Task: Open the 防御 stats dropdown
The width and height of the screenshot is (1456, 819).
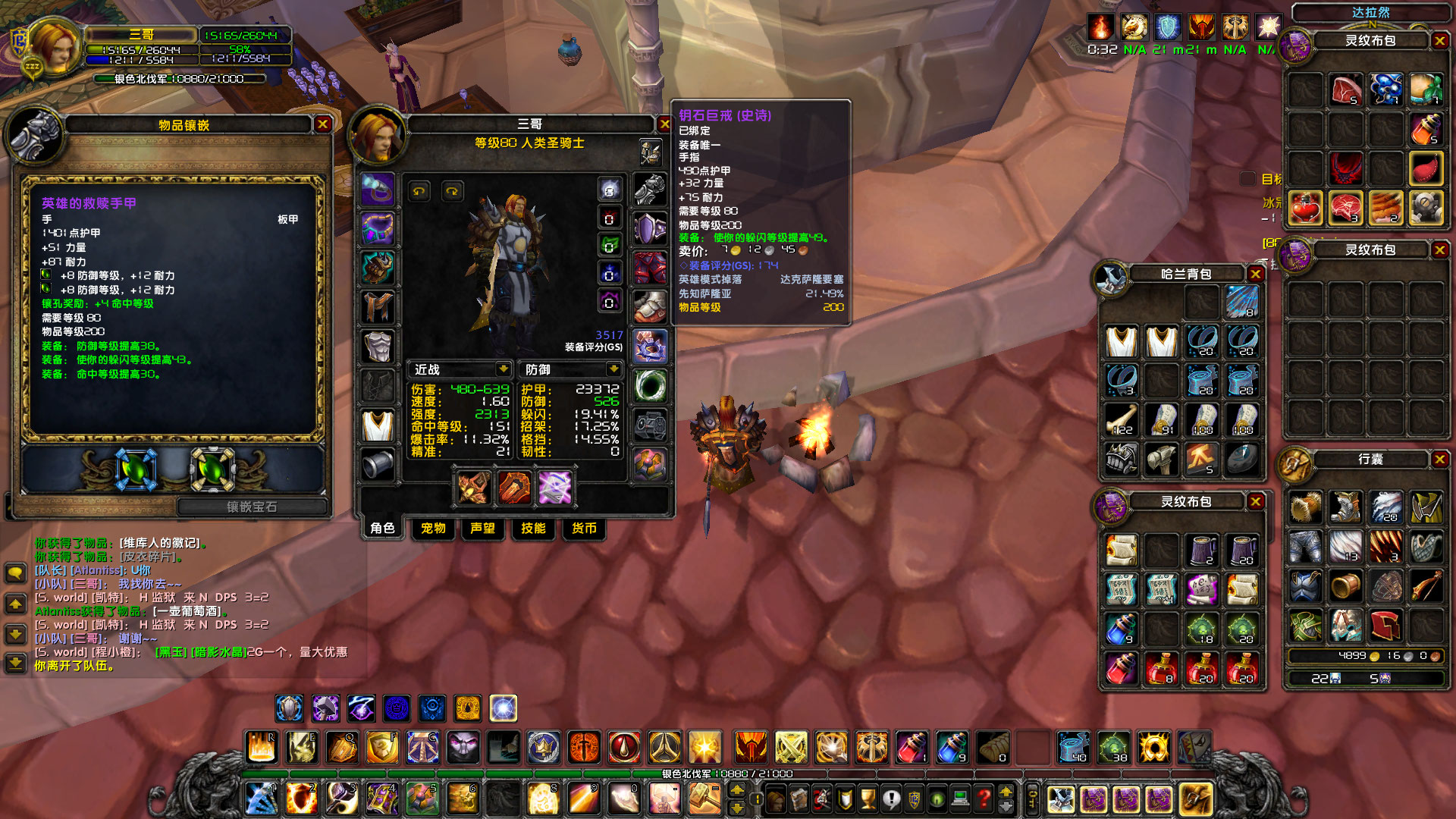Action: coord(613,369)
